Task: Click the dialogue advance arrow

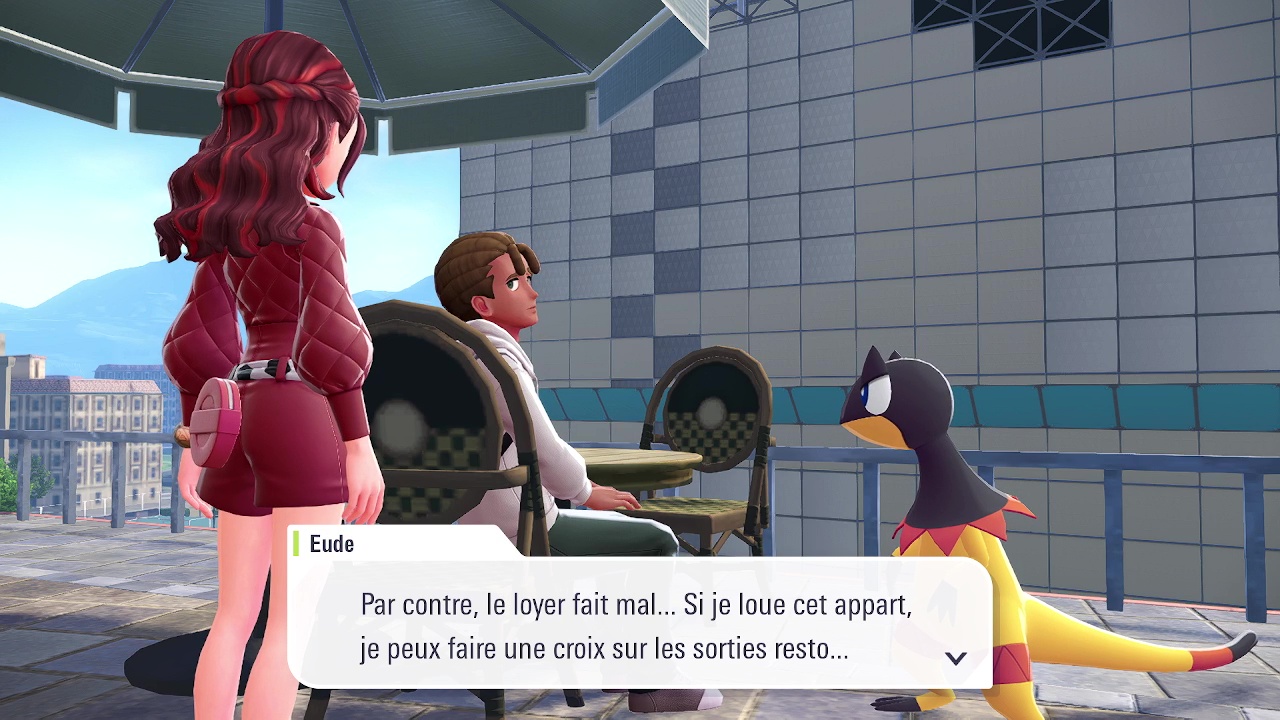Action: (956, 658)
